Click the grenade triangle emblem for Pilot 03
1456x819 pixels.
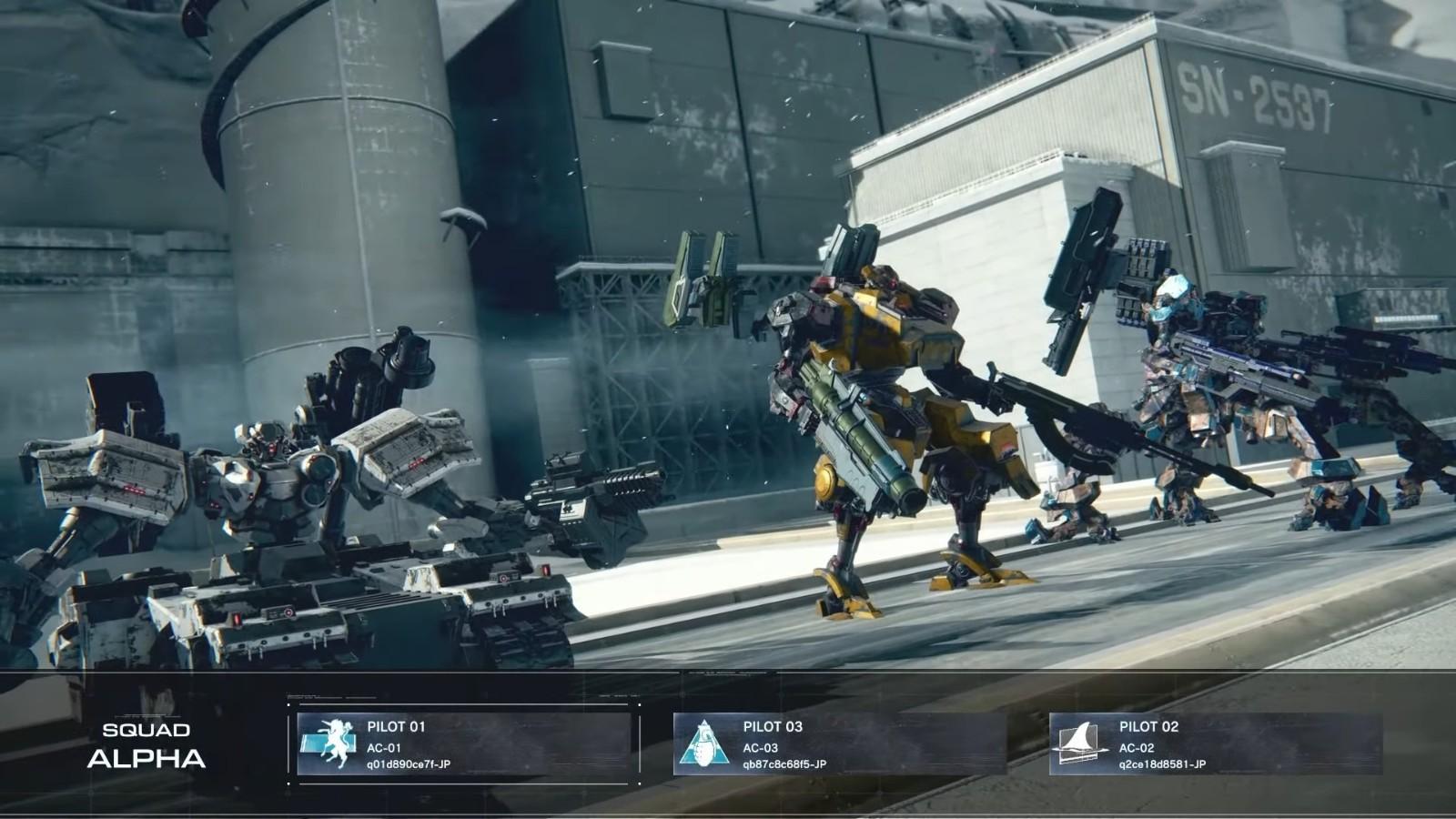[x=704, y=743]
